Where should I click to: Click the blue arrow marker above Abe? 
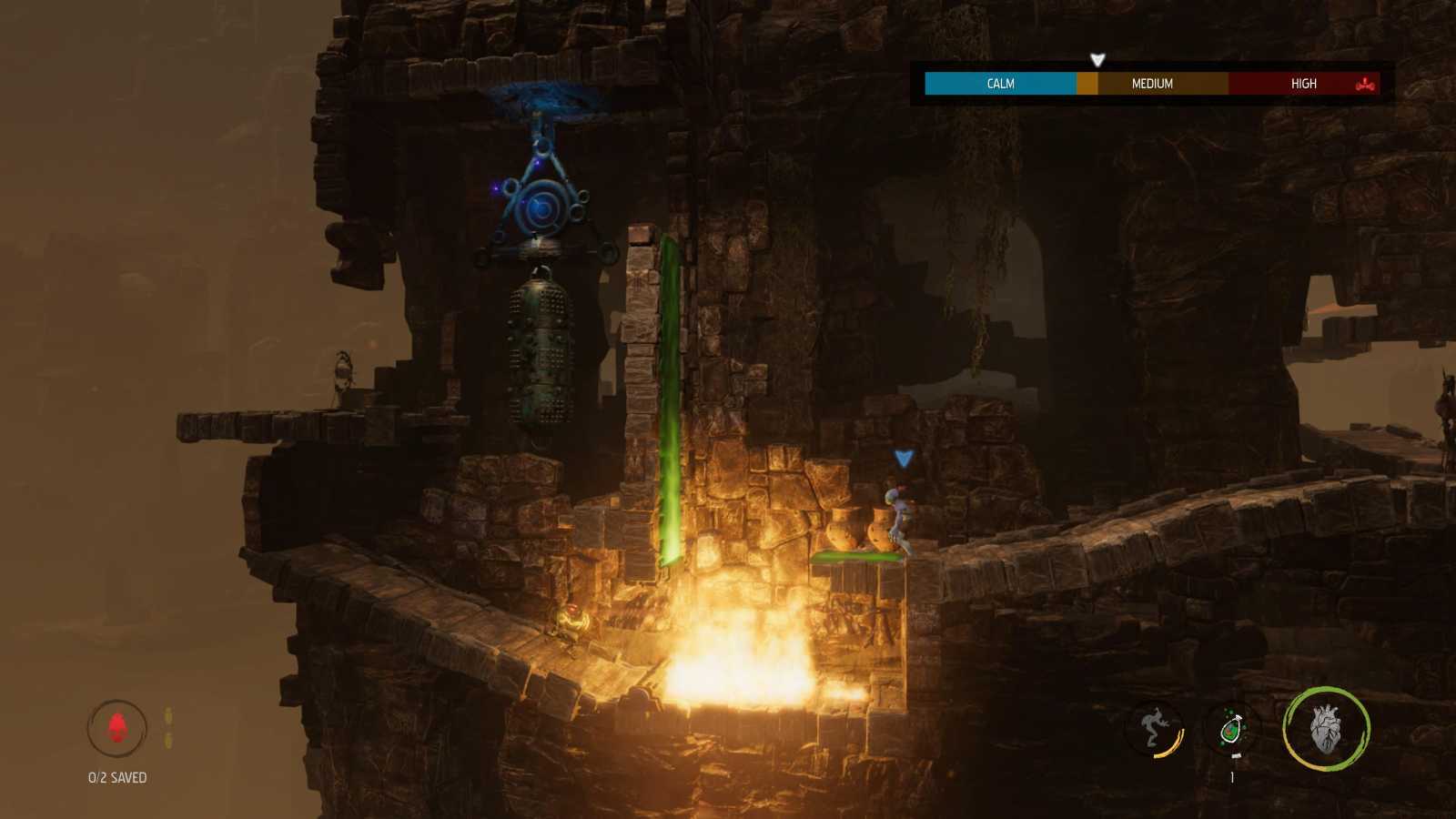(x=903, y=458)
